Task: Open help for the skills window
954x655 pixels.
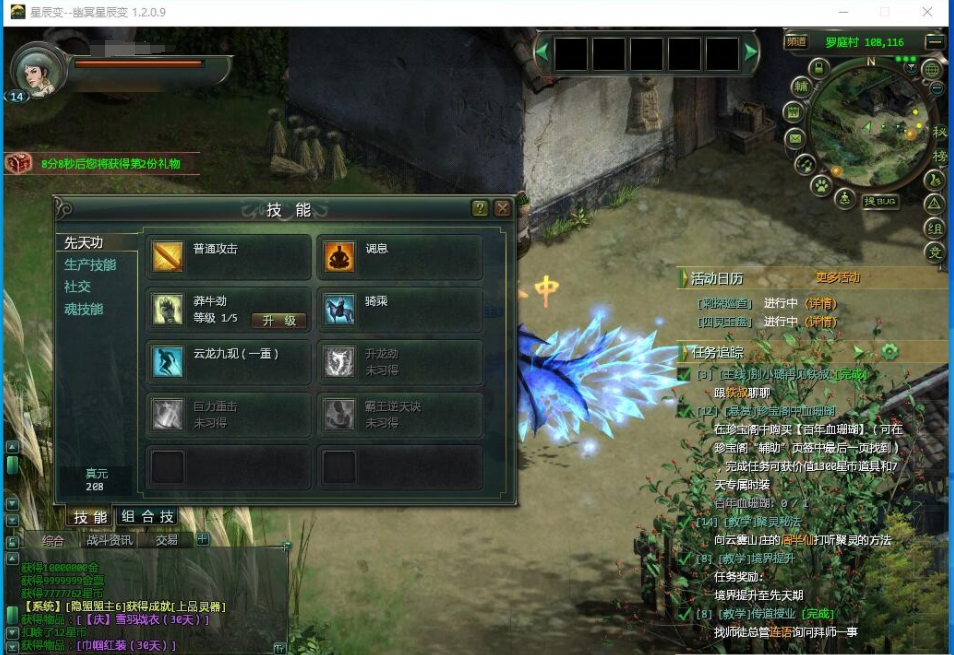Action: coord(480,208)
